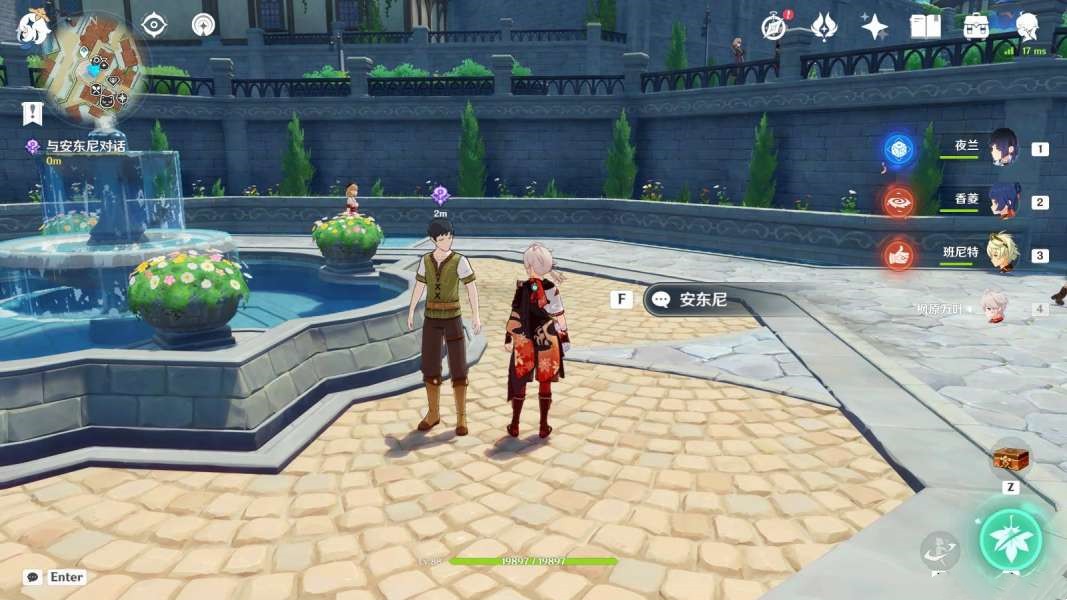Open the adventurer handbook book icon

click(x=925, y=26)
